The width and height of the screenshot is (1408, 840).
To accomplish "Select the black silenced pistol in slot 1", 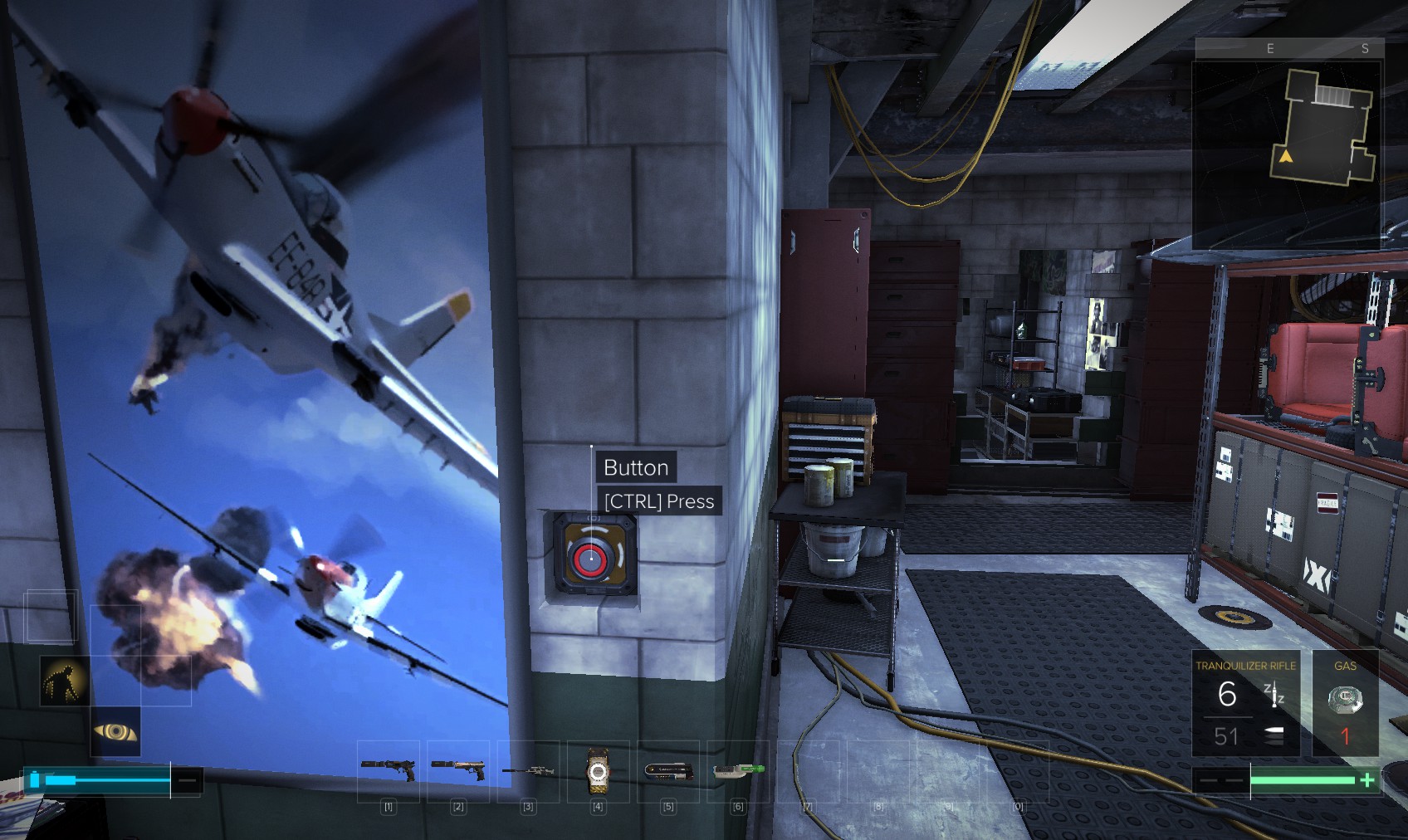I will (x=389, y=769).
